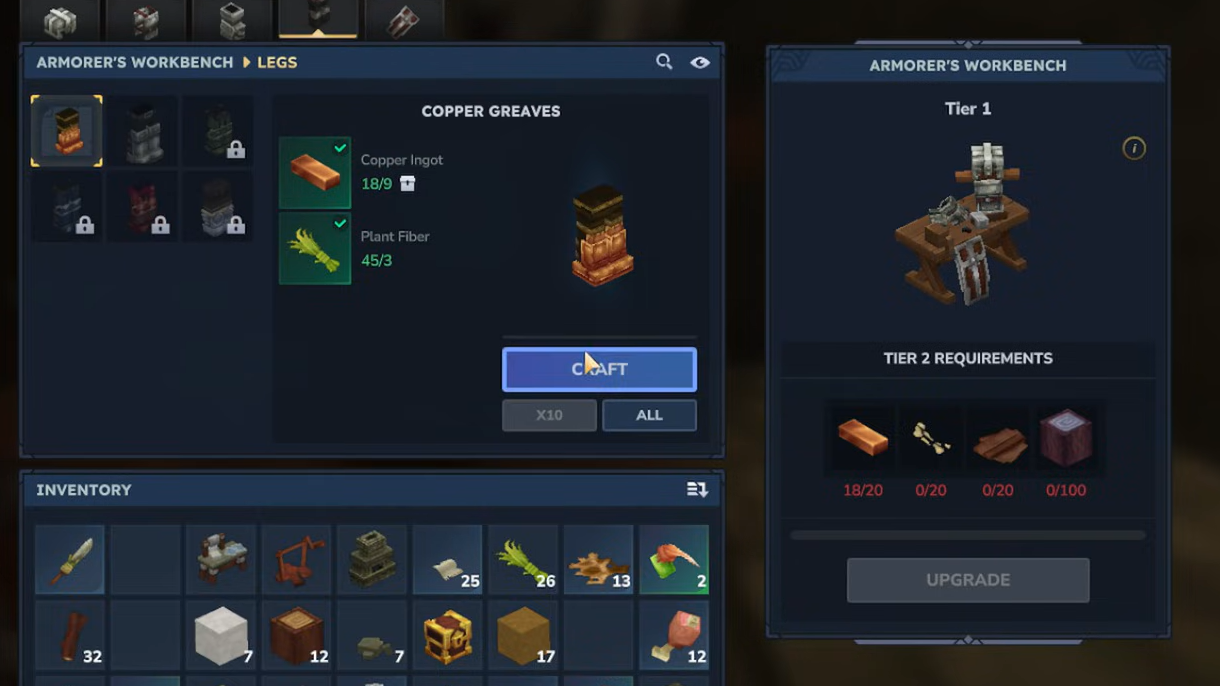Select the plant fiber stack of 26
The height and width of the screenshot is (686, 1220).
[x=523, y=560]
